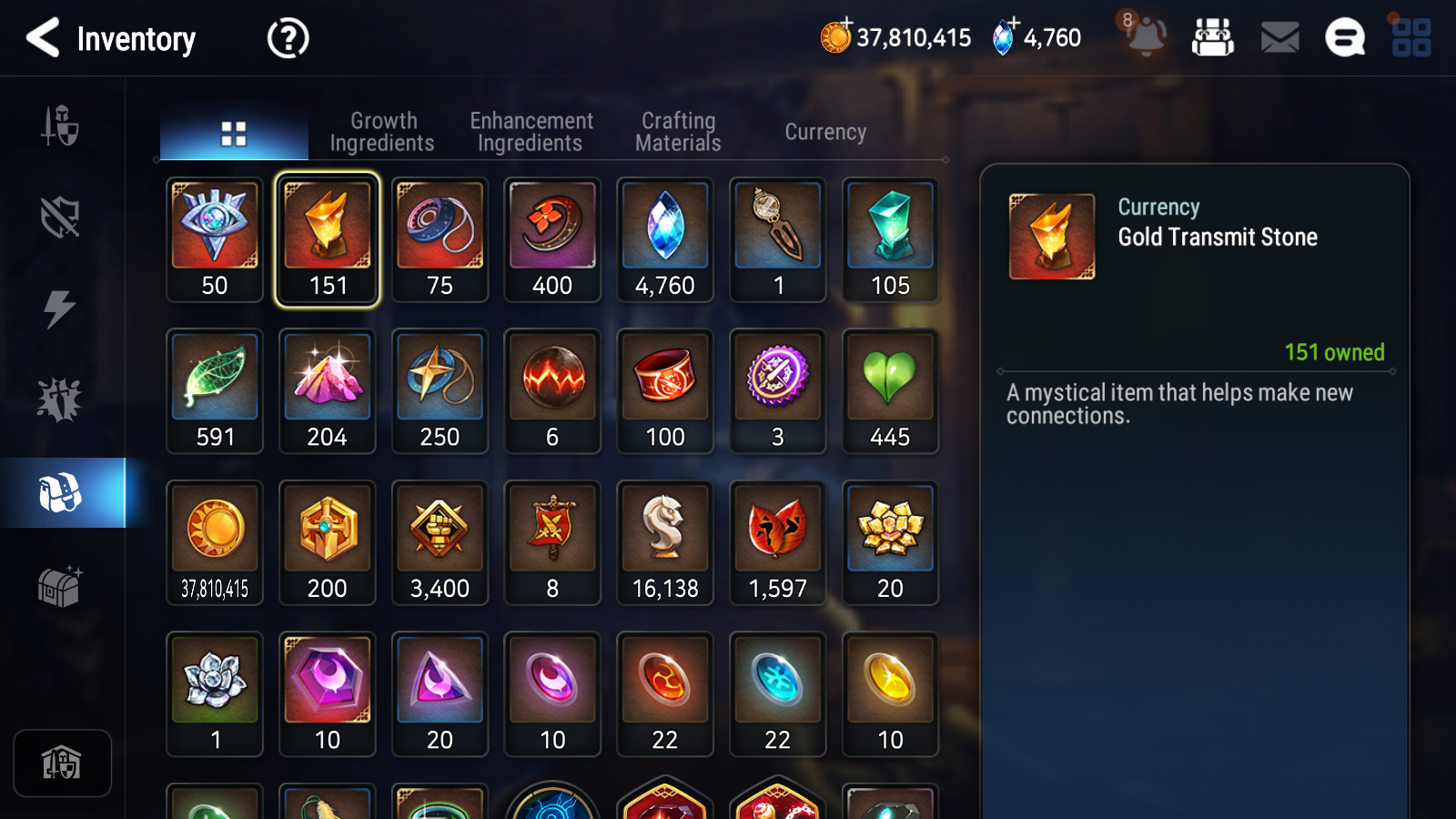This screenshot has width=1456, height=819.
Task: Choose the all-items grid tab
Action: coord(234,134)
